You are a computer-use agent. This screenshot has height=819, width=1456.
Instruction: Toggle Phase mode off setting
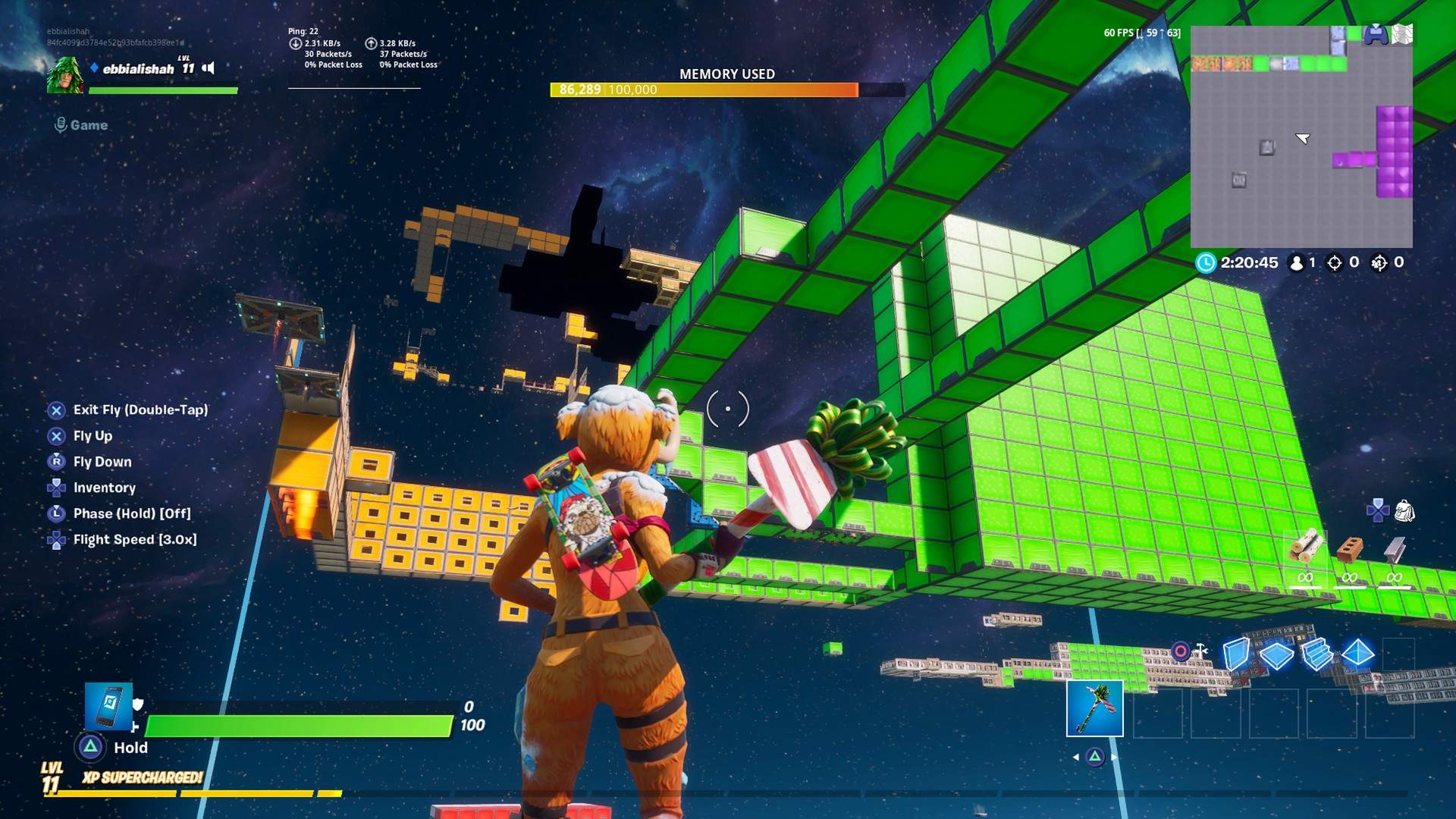(131, 513)
